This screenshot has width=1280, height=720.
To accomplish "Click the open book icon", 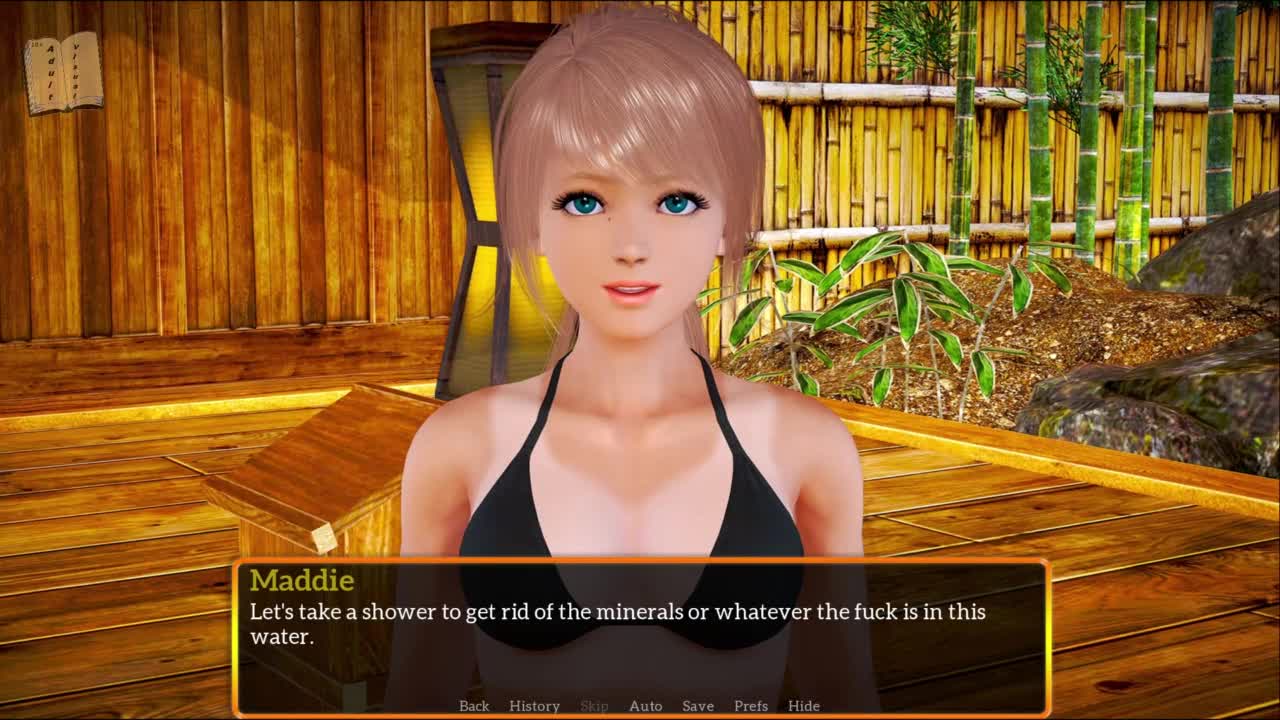I will 64,73.
